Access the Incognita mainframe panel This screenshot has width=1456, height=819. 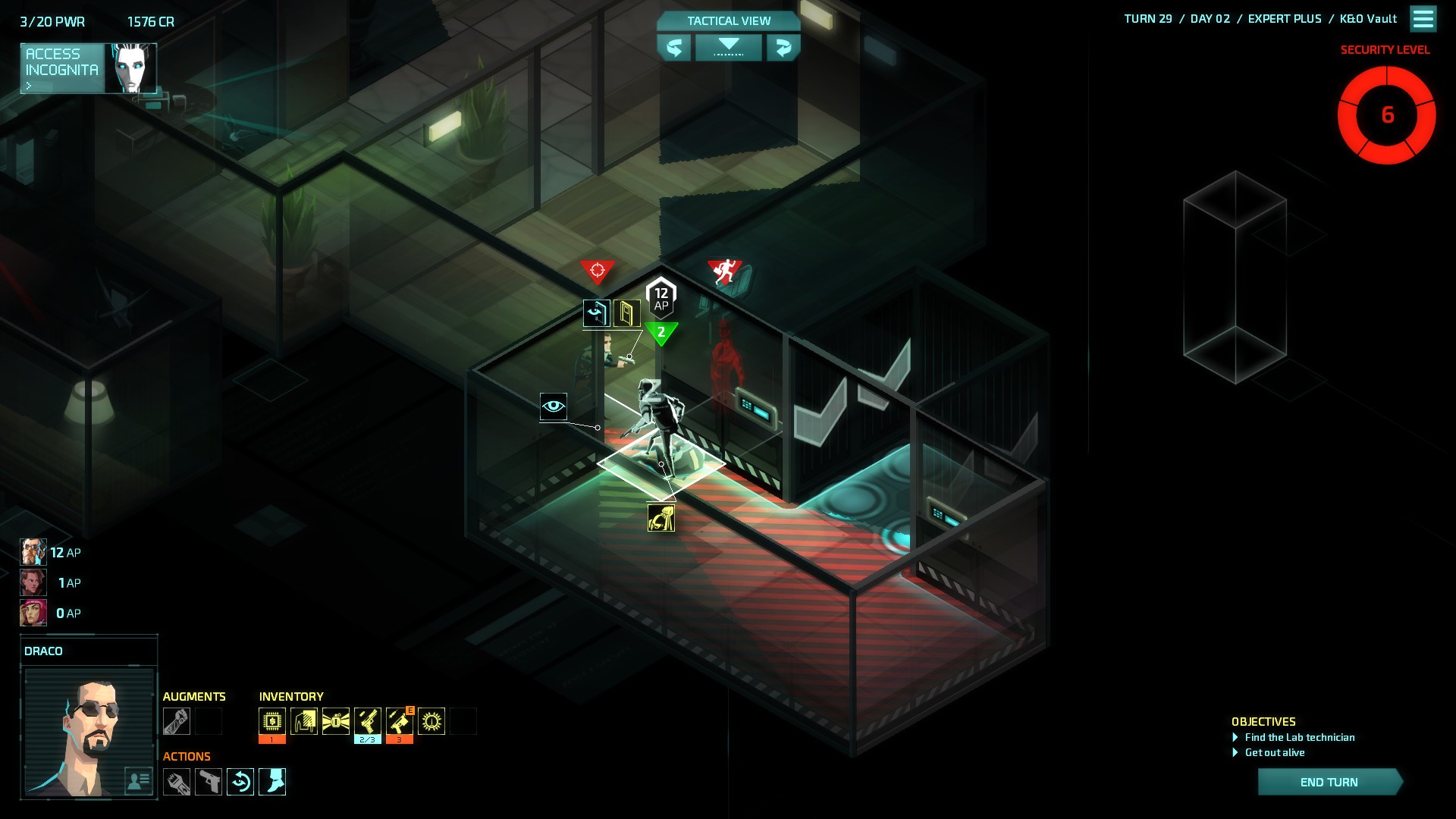[x=88, y=68]
